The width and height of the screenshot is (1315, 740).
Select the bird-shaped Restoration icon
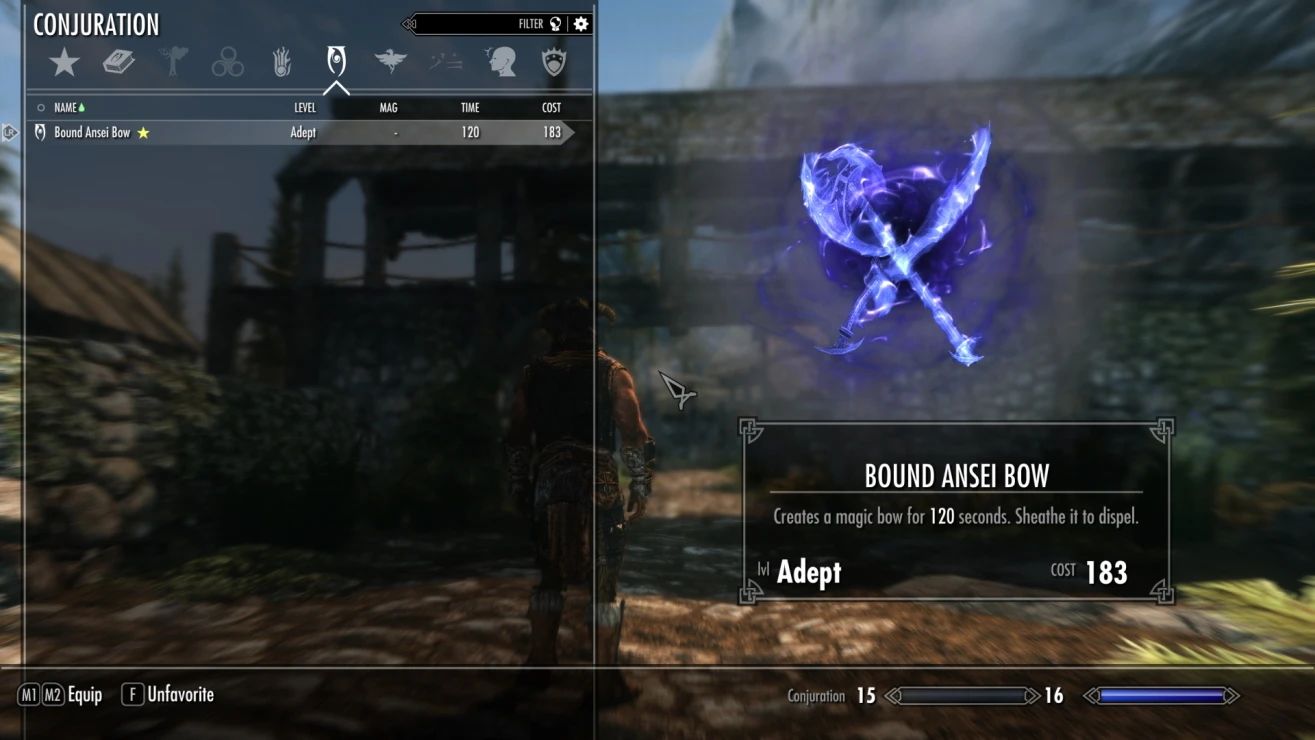[391, 60]
